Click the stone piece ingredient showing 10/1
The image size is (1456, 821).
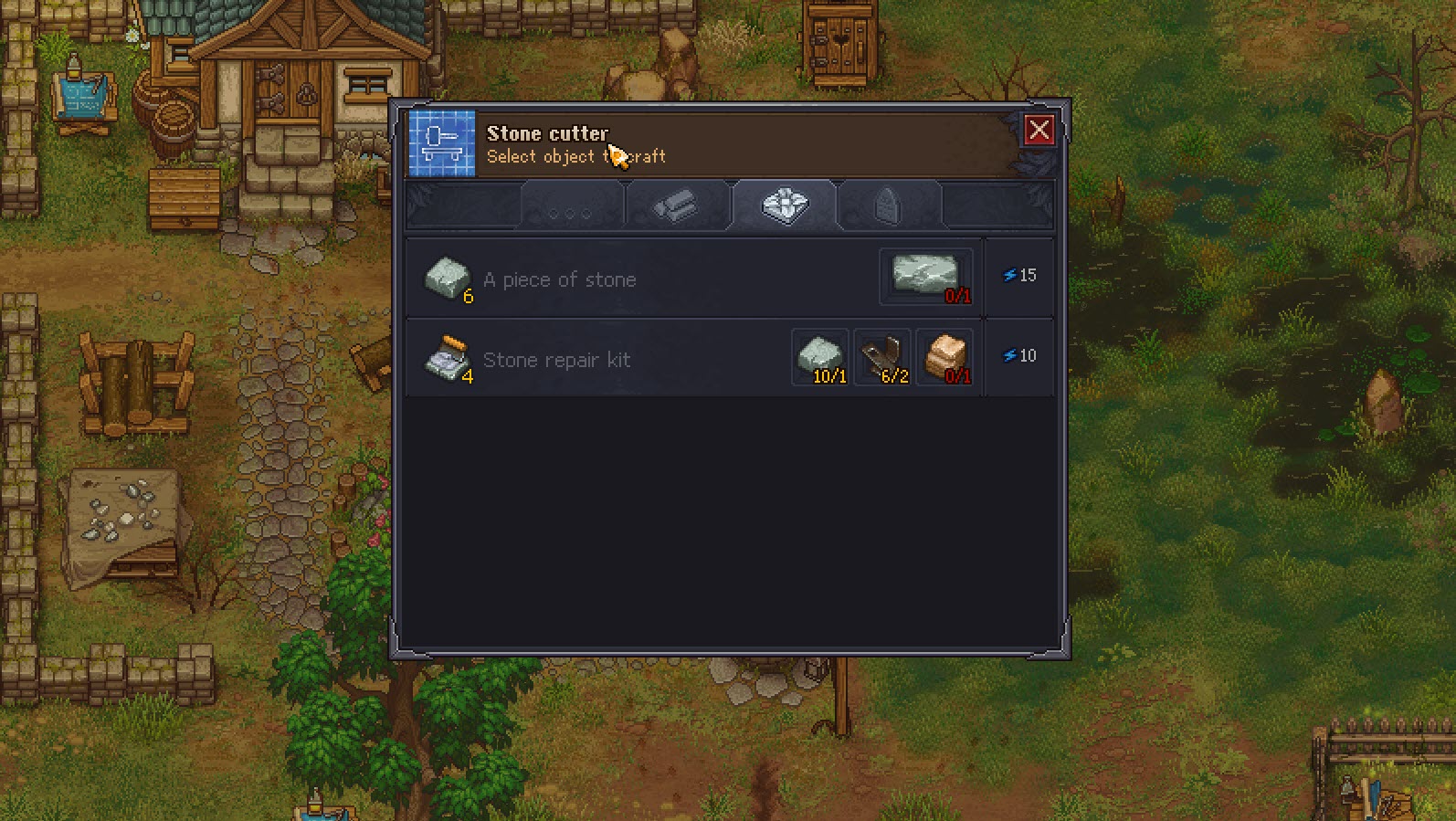(820, 357)
